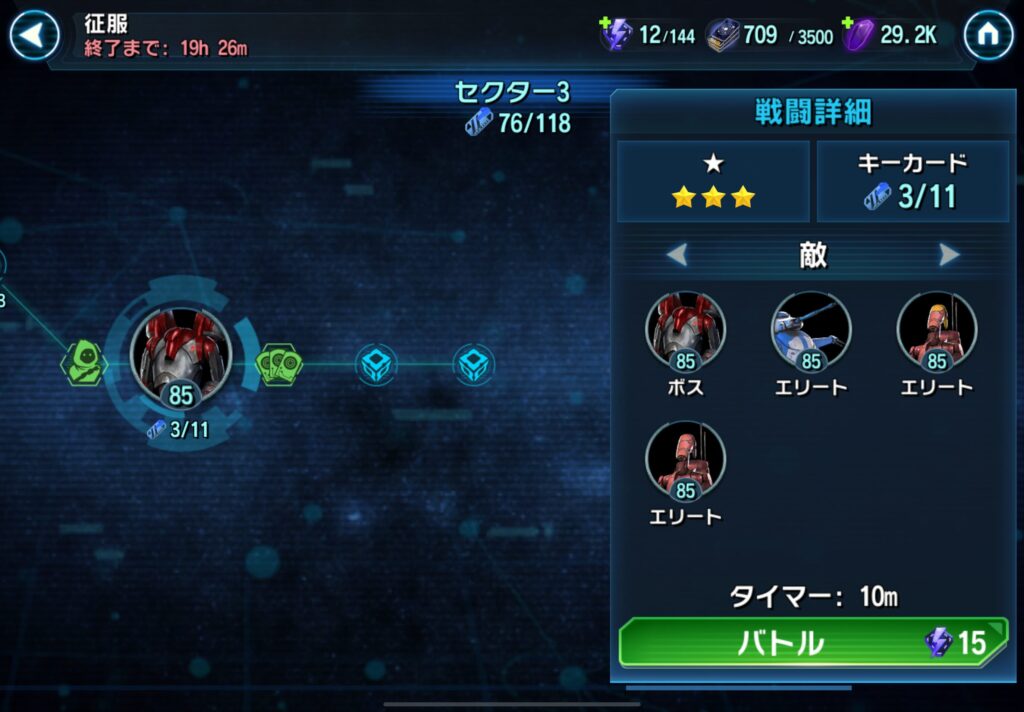Show the next enemy wave
The image size is (1024, 712).
point(948,256)
